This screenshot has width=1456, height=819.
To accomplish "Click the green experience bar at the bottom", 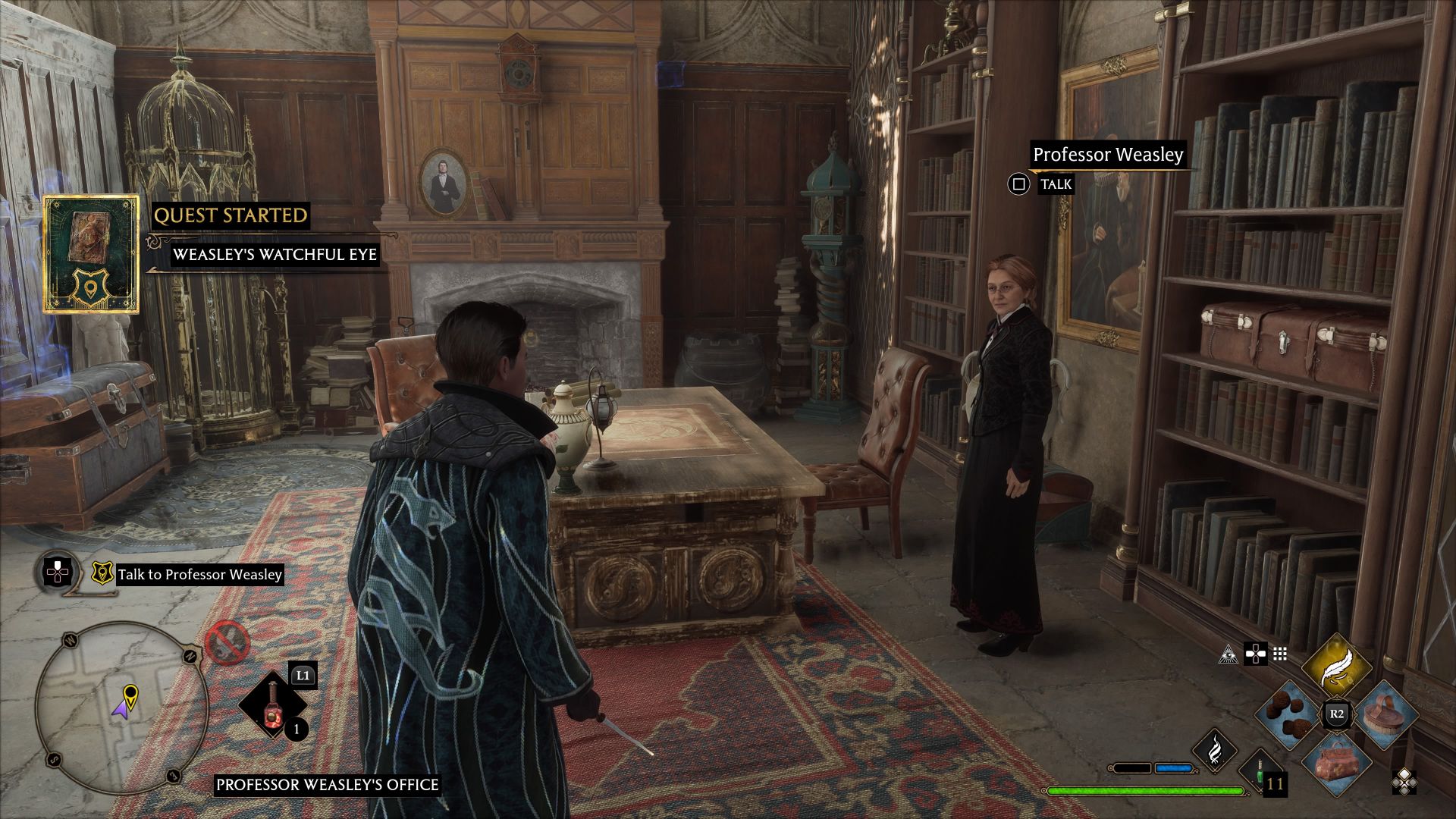I will tap(1144, 791).
